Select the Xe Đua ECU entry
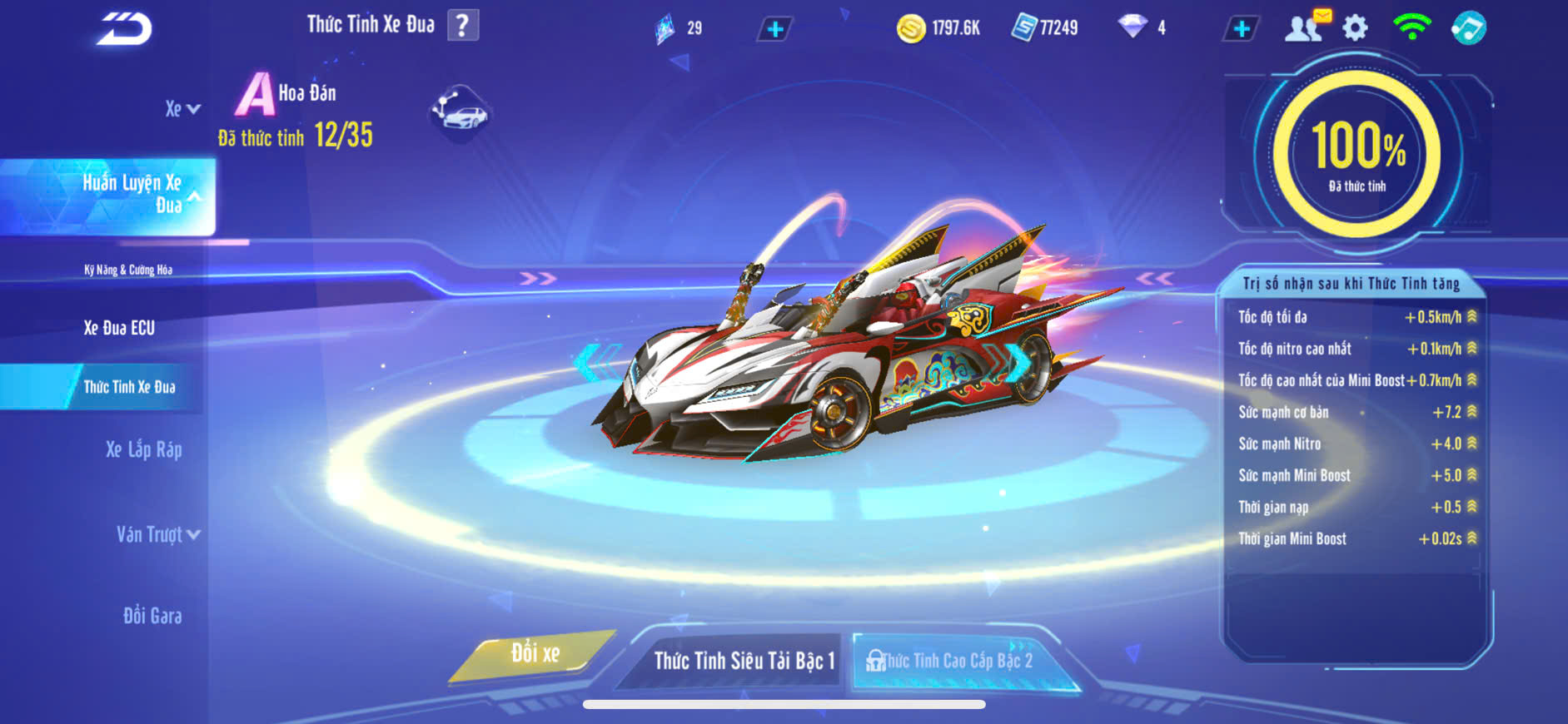This screenshot has width=1568, height=724. pos(119,328)
